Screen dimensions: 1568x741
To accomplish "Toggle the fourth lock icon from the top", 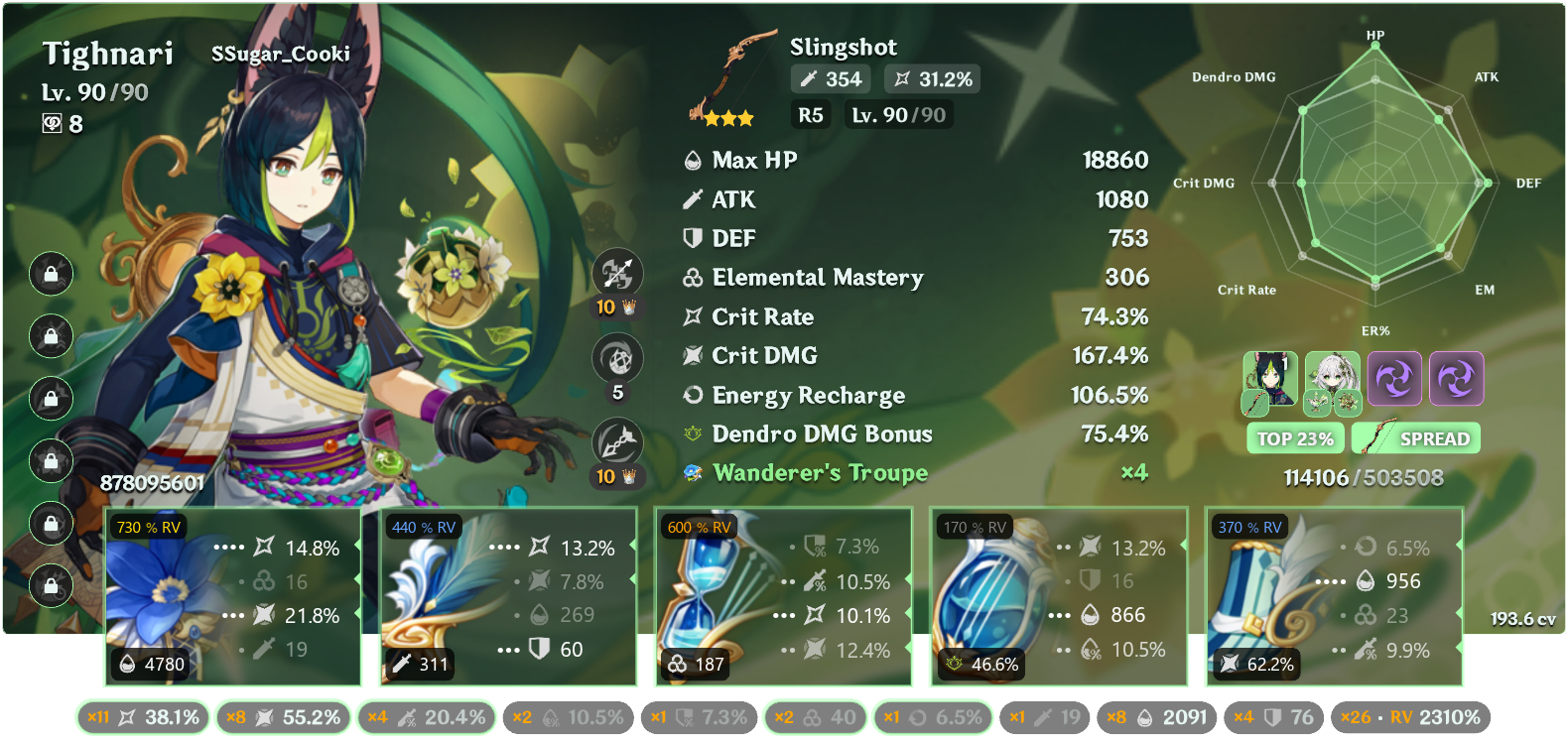I will (x=51, y=461).
